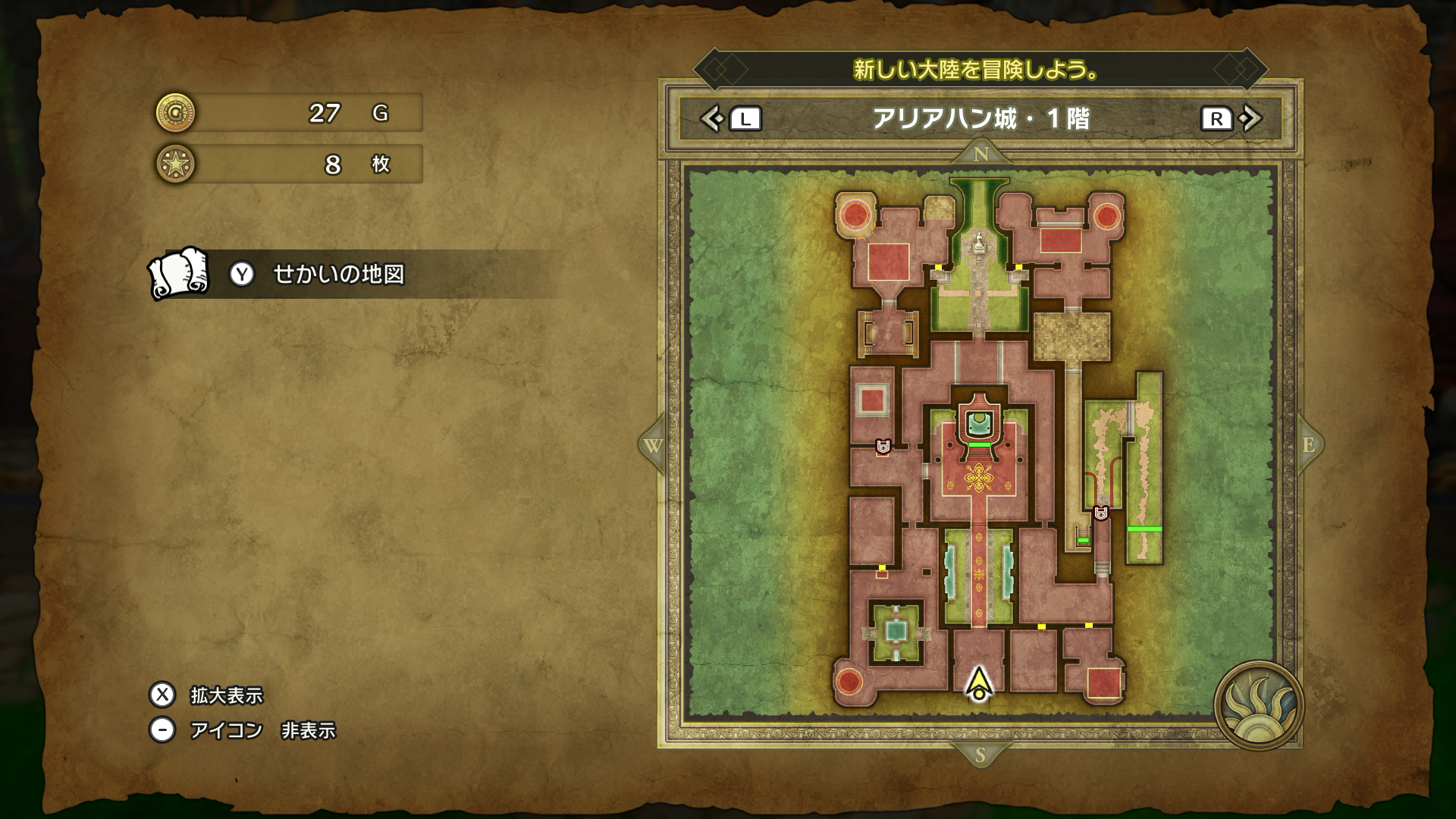The width and height of the screenshot is (1456, 819).
Task: Toggle the アイコン 非表示 icon visibility option
Action: coord(243,730)
